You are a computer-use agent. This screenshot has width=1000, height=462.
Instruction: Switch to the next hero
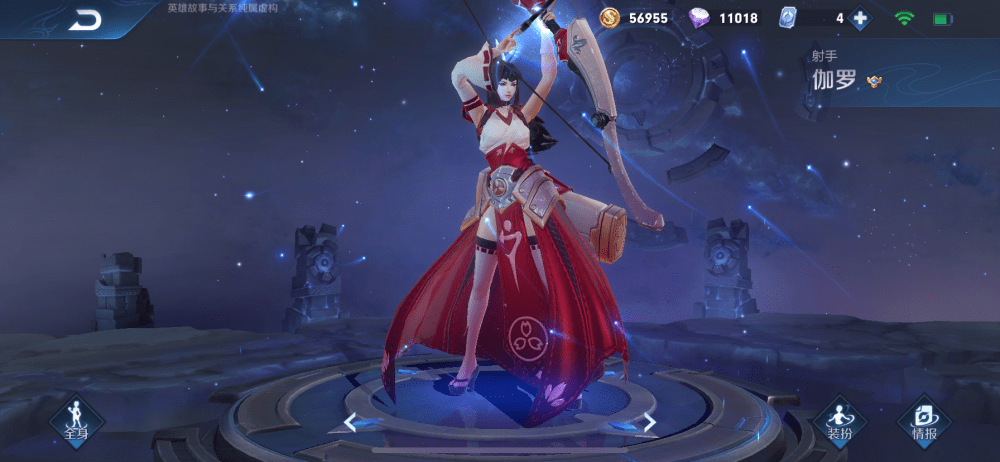coord(649,422)
